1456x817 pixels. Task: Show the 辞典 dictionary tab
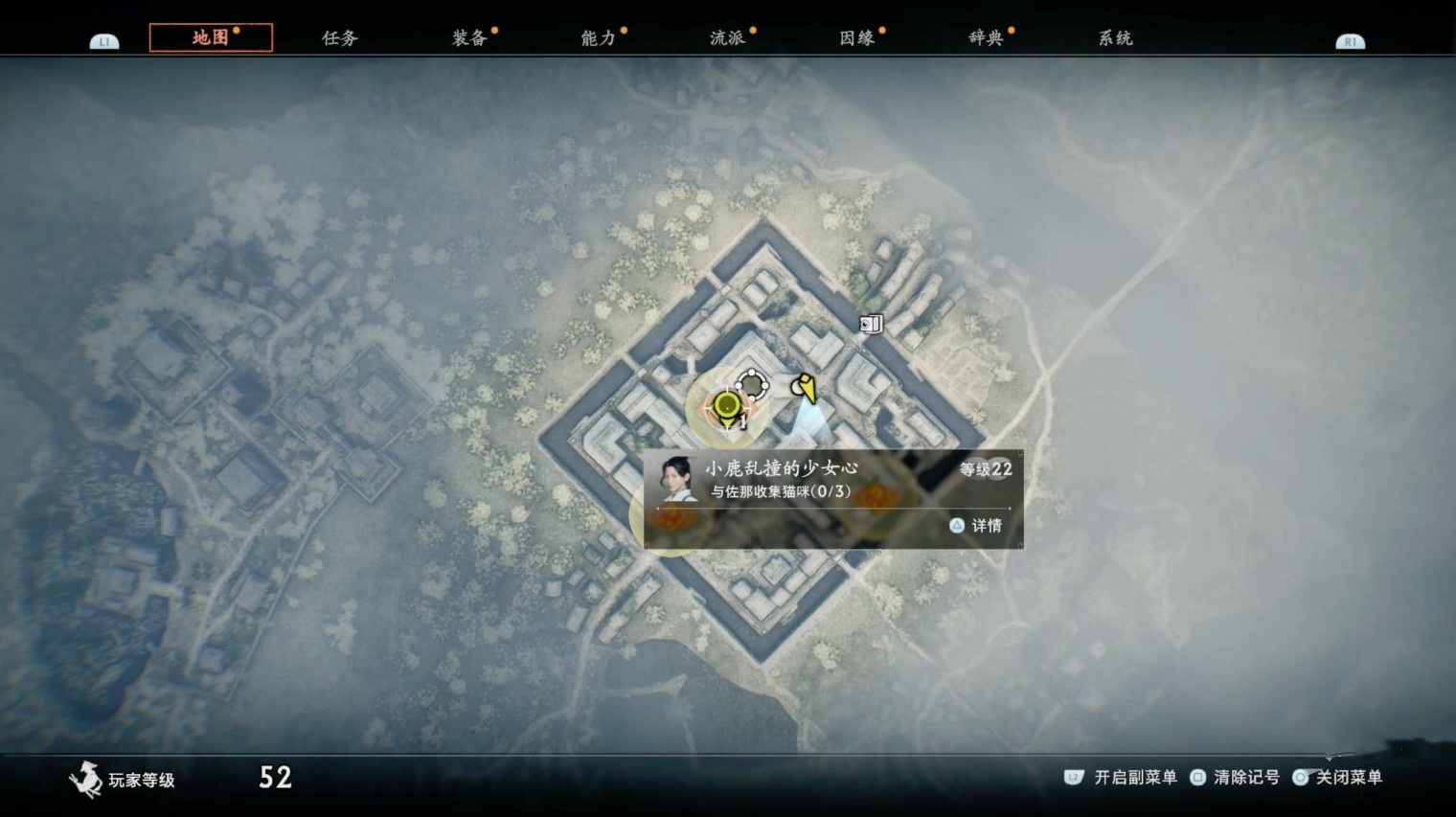(x=986, y=38)
